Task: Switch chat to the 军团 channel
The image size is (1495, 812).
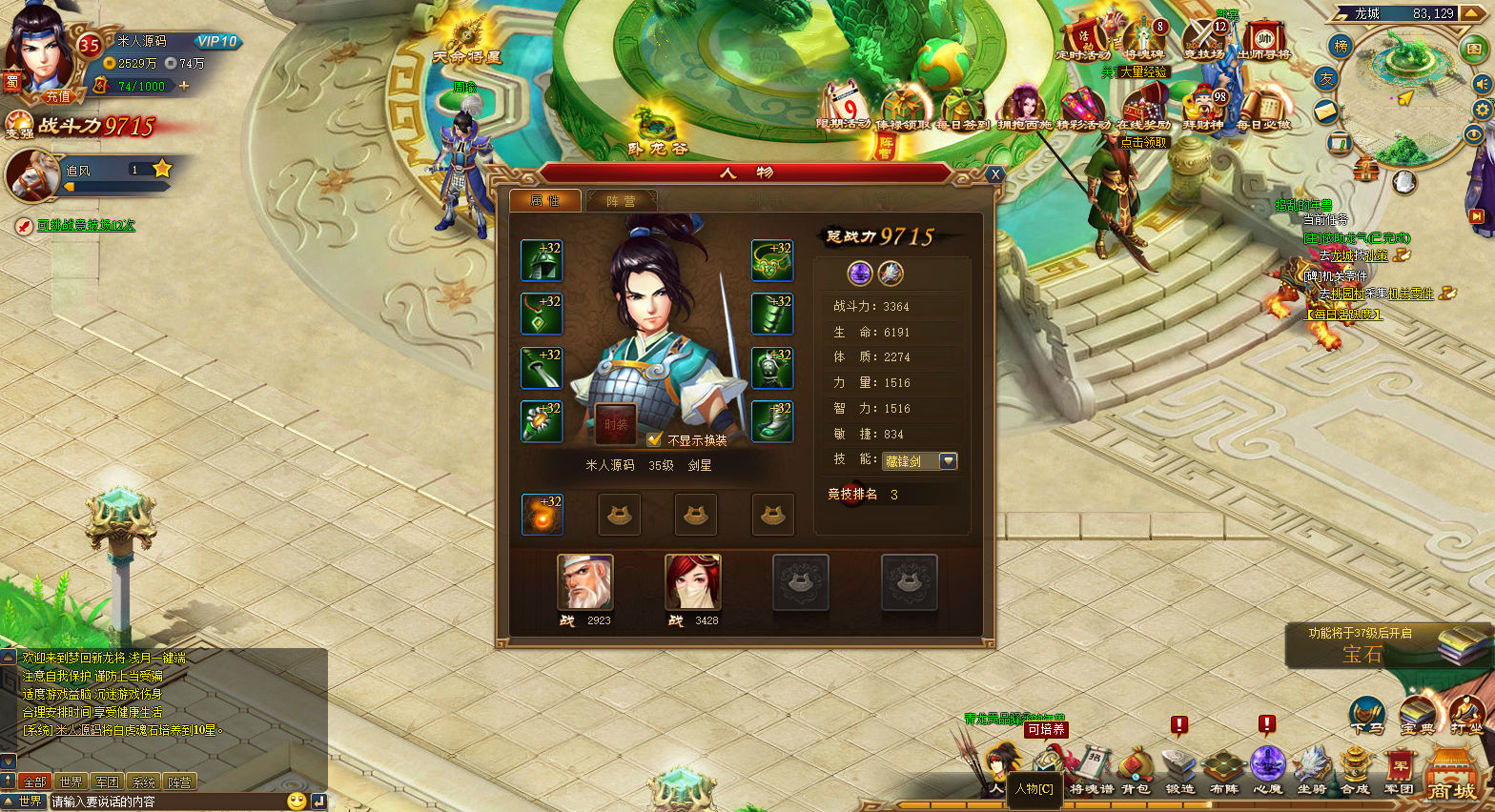Action: pyautogui.click(x=107, y=782)
